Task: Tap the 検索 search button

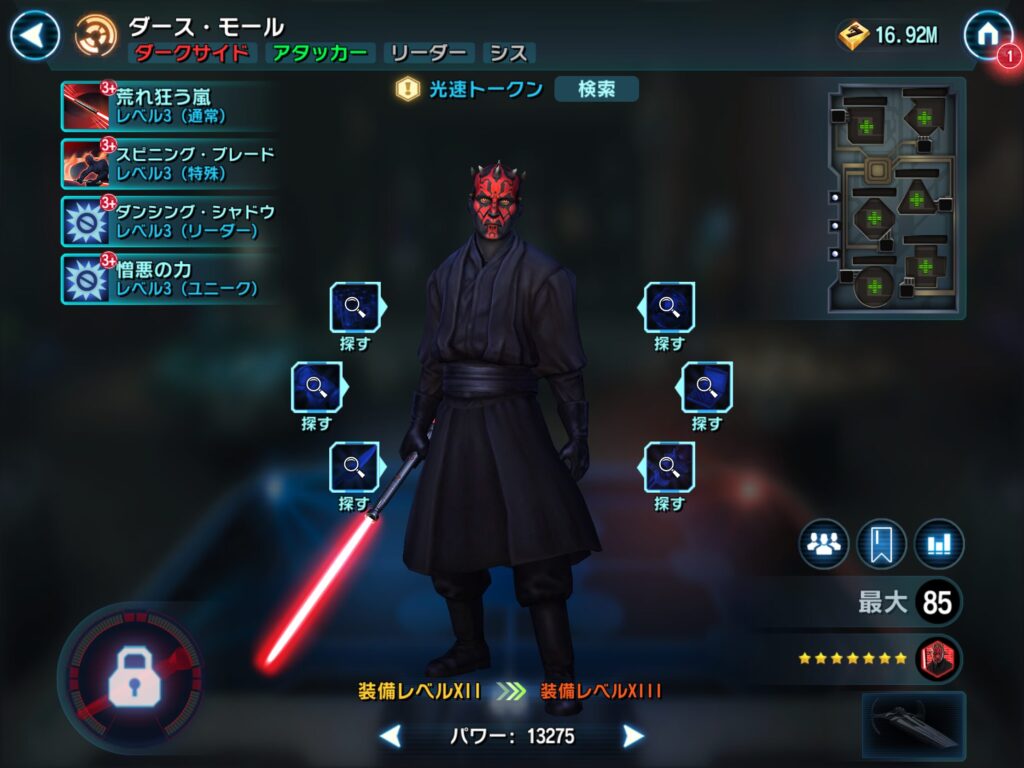Action: pyautogui.click(x=596, y=89)
